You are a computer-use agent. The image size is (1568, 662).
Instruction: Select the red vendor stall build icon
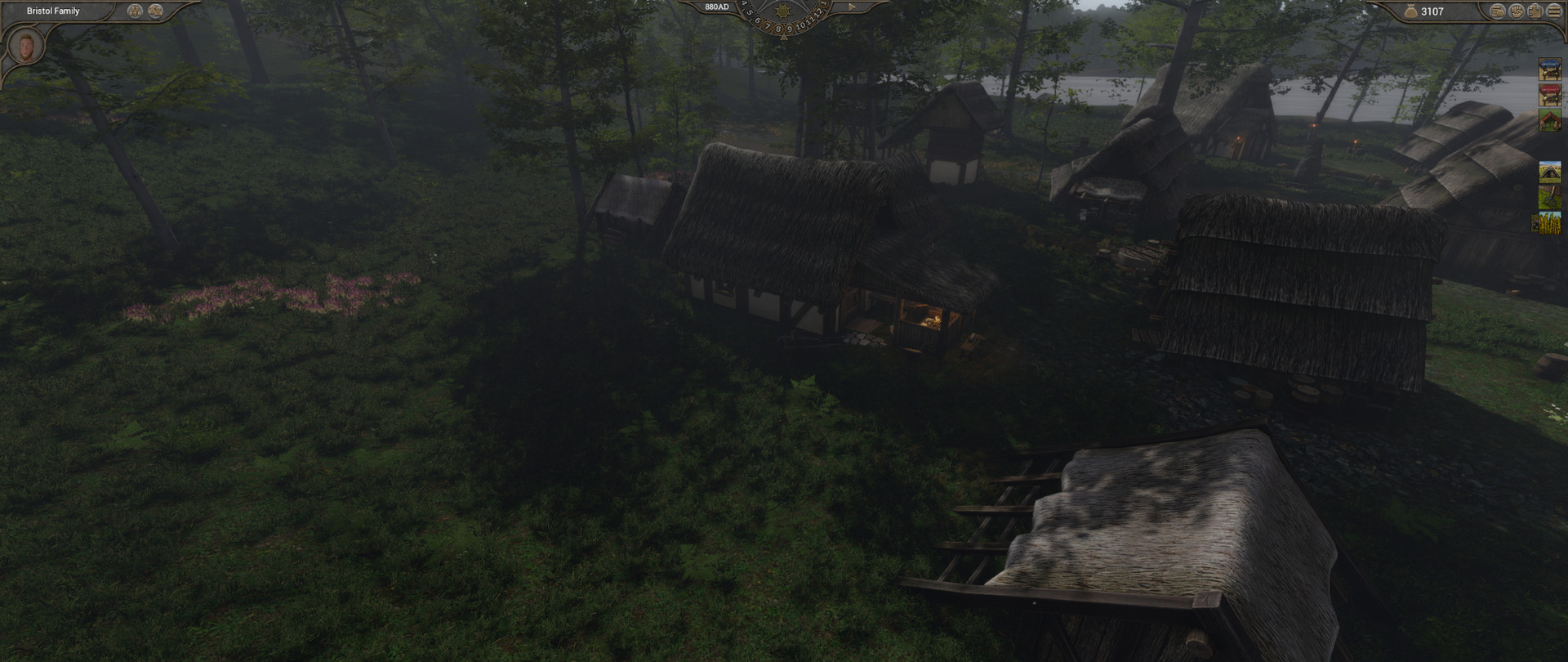click(x=1551, y=96)
